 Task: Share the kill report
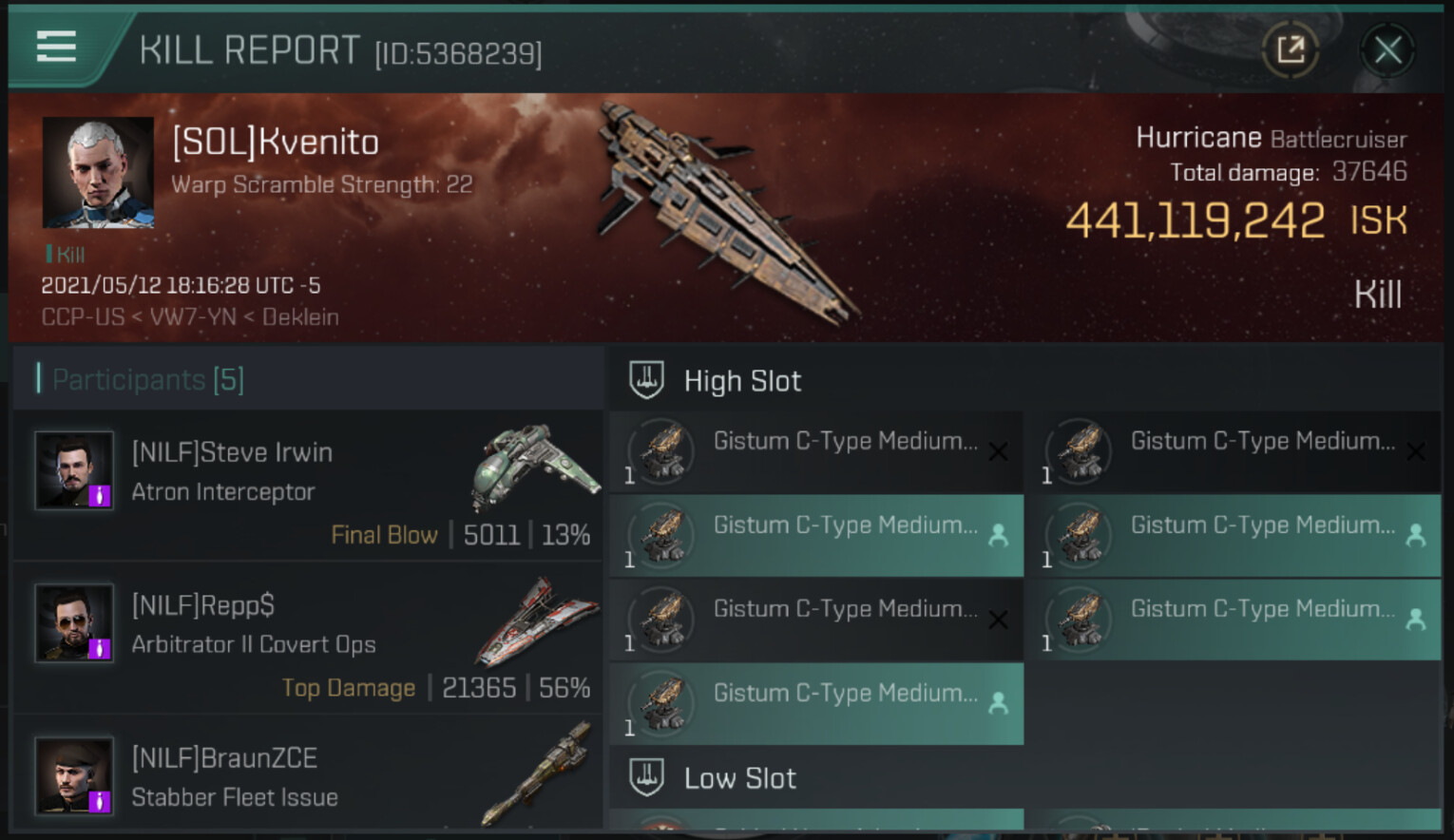tap(1290, 49)
